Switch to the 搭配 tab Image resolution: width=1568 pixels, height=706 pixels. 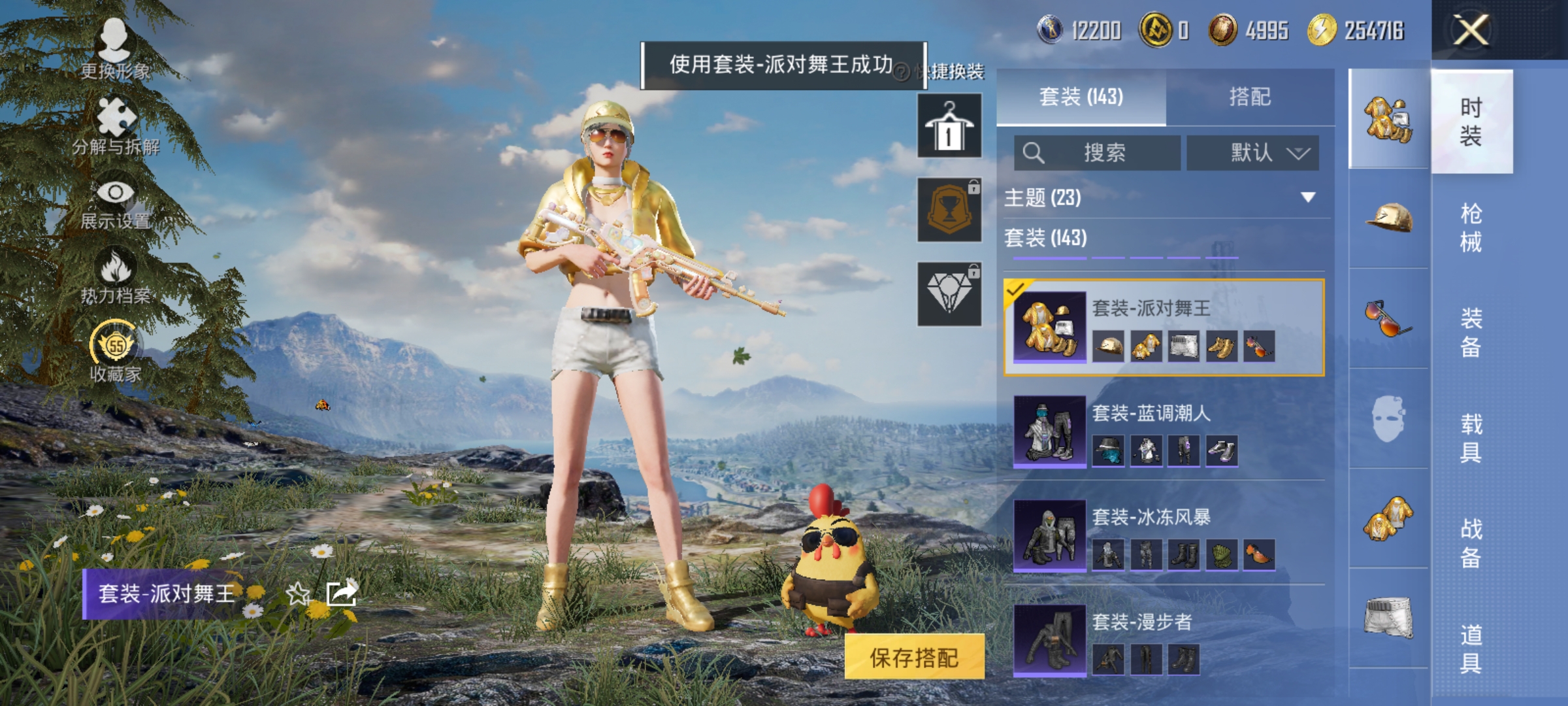pyautogui.click(x=1250, y=97)
